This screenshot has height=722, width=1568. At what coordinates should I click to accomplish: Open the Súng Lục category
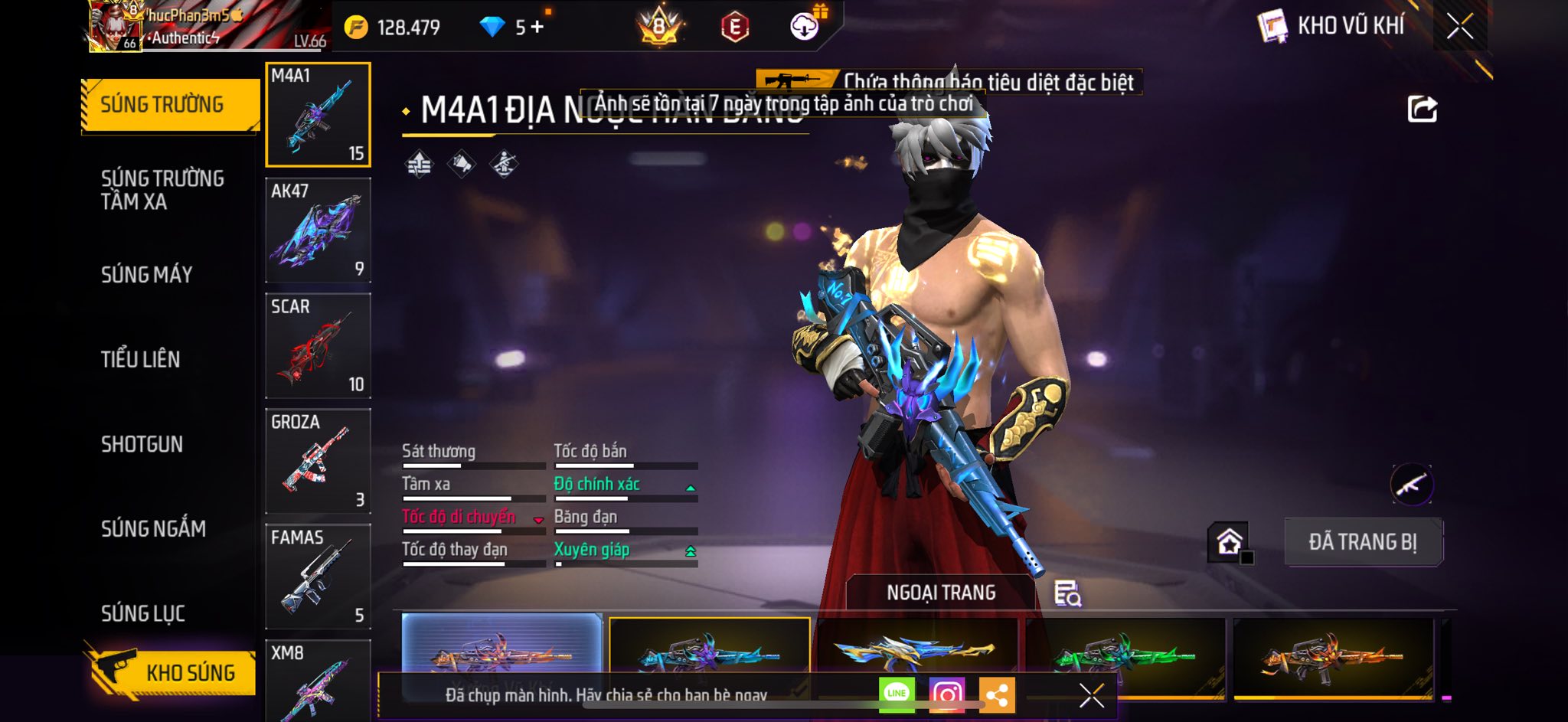pos(143,613)
